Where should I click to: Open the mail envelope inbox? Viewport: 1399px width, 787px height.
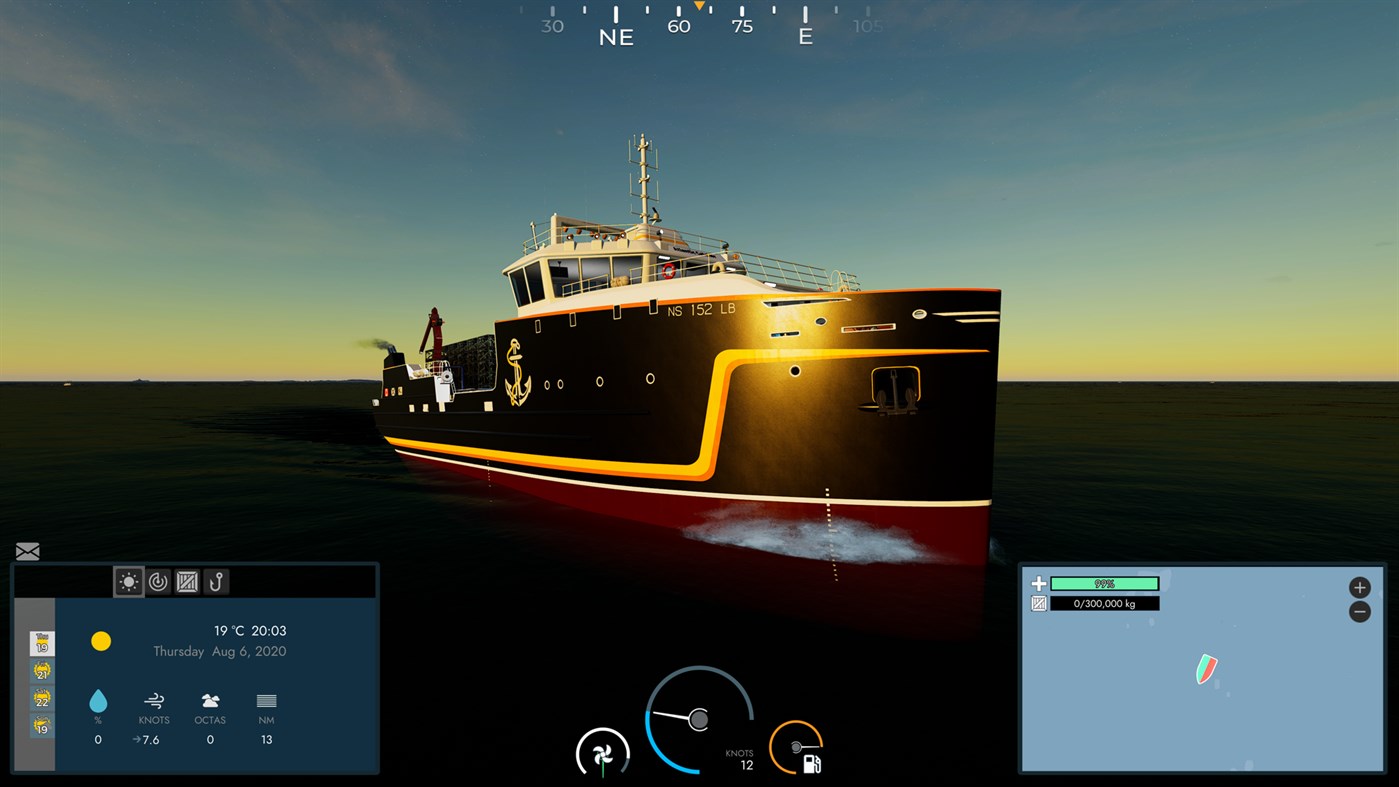coord(27,551)
